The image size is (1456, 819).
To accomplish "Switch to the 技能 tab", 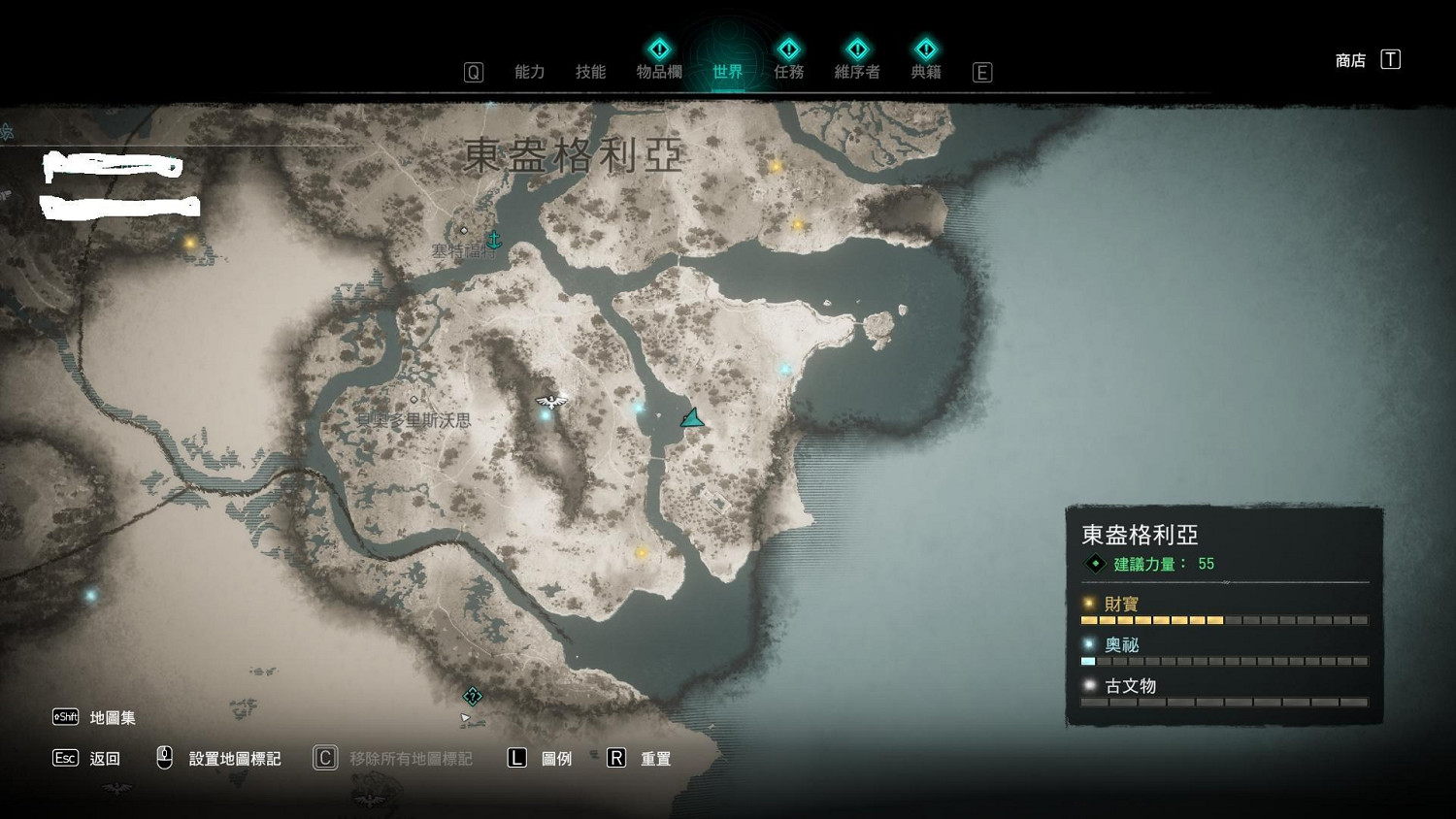I will click(x=589, y=71).
